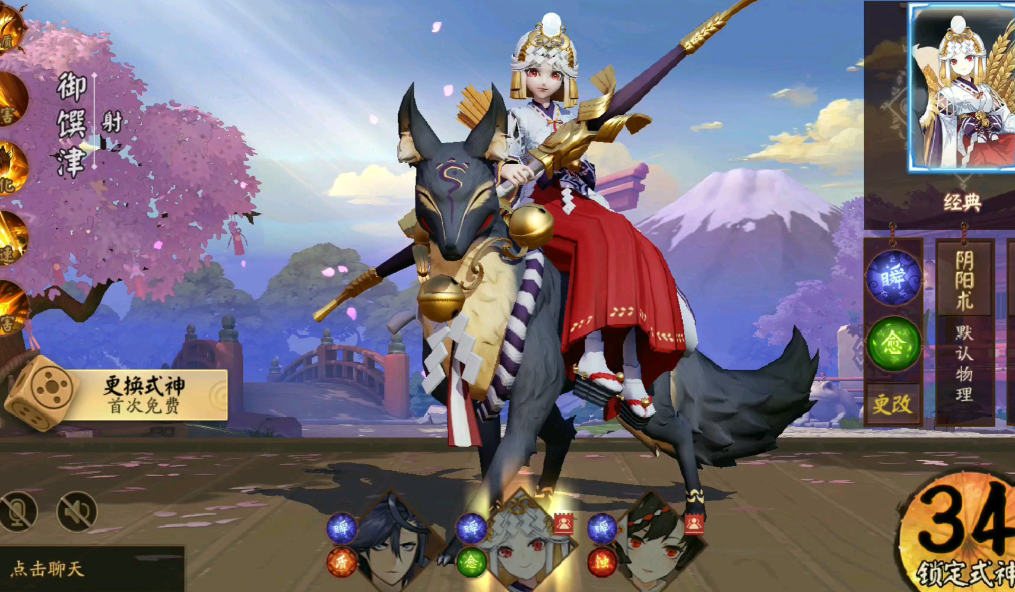This screenshot has height=592, width=1015.
Task: Toggle the muted microphone icon
Action: [18, 512]
